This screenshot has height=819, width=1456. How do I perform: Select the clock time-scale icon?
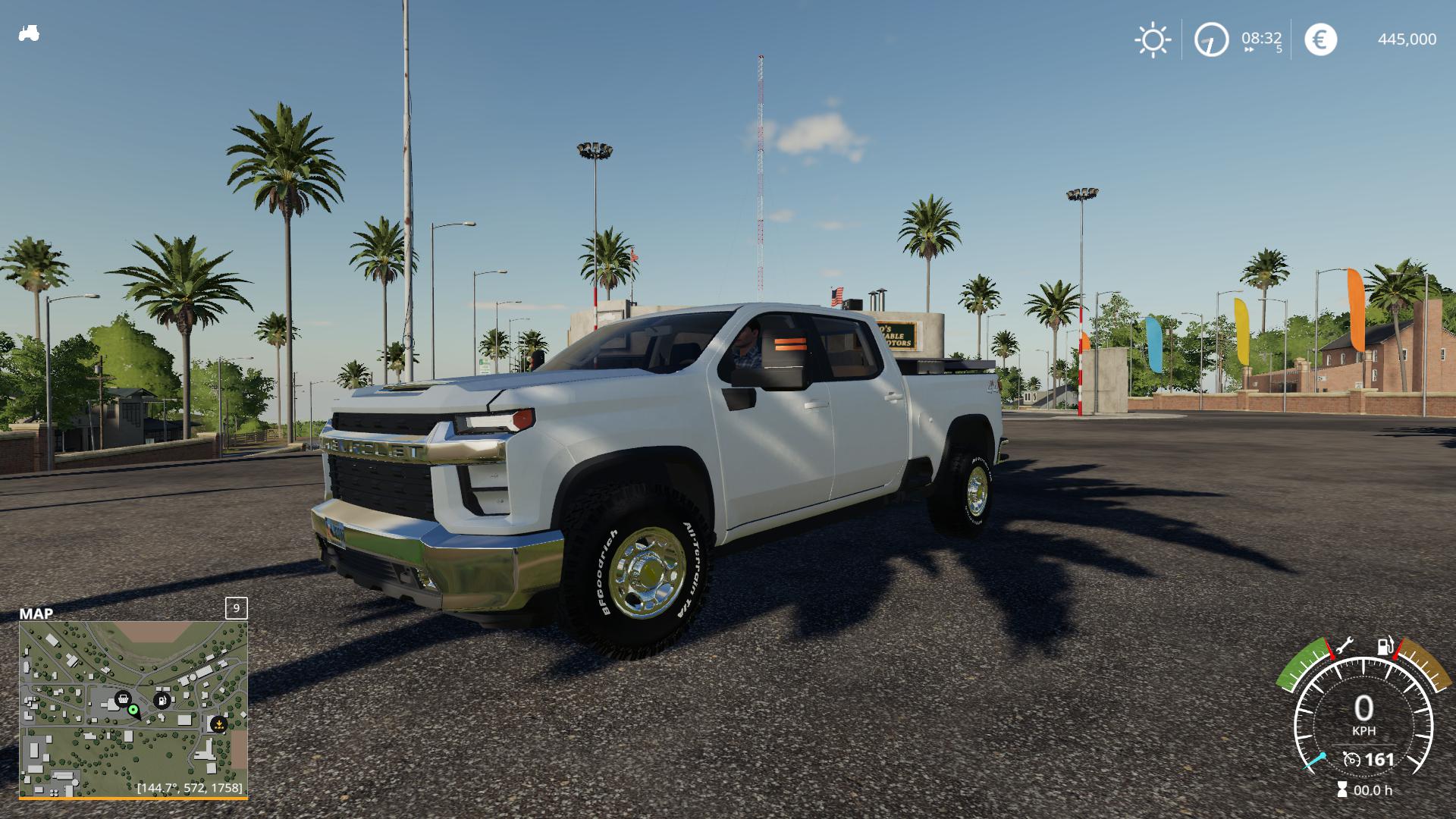[1211, 39]
